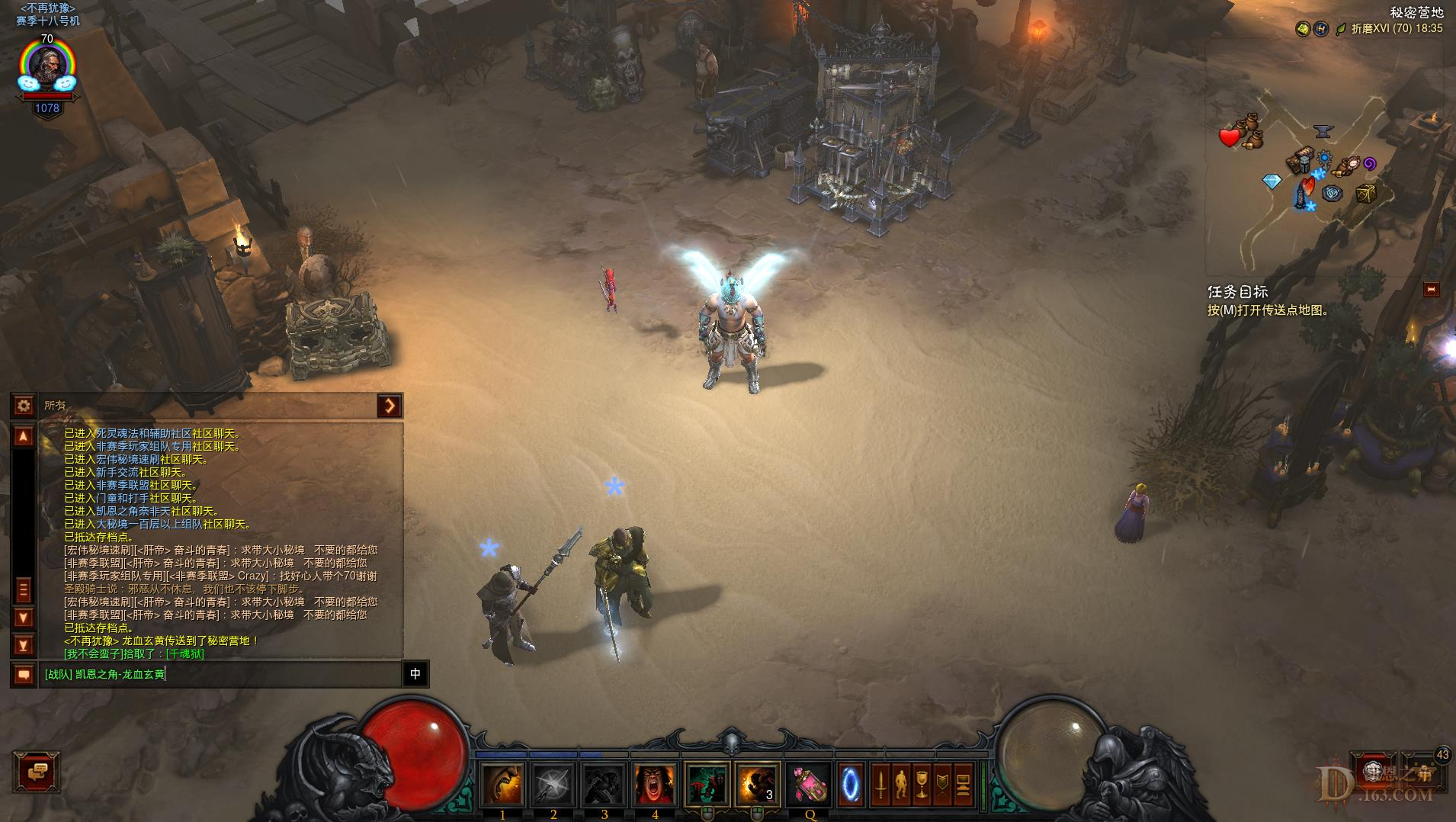1456x822 pixels.
Task: Expand chat panel with the arrow button
Action: pyautogui.click(x=390, y=406)
